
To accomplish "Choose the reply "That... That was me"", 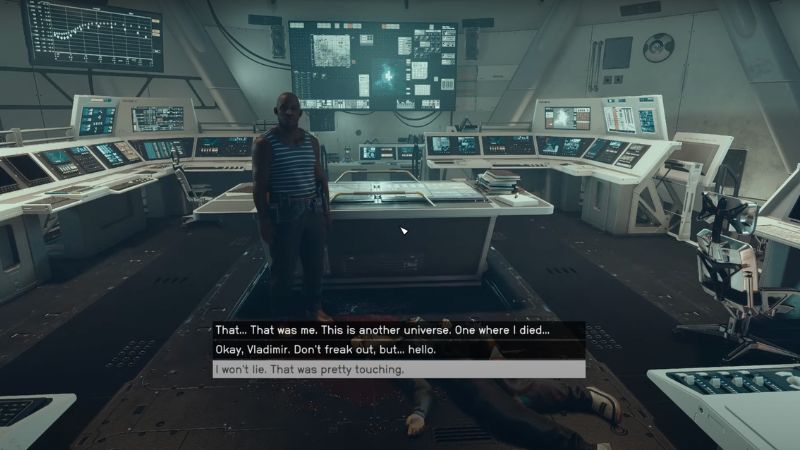I will click(x=383, y=330).
